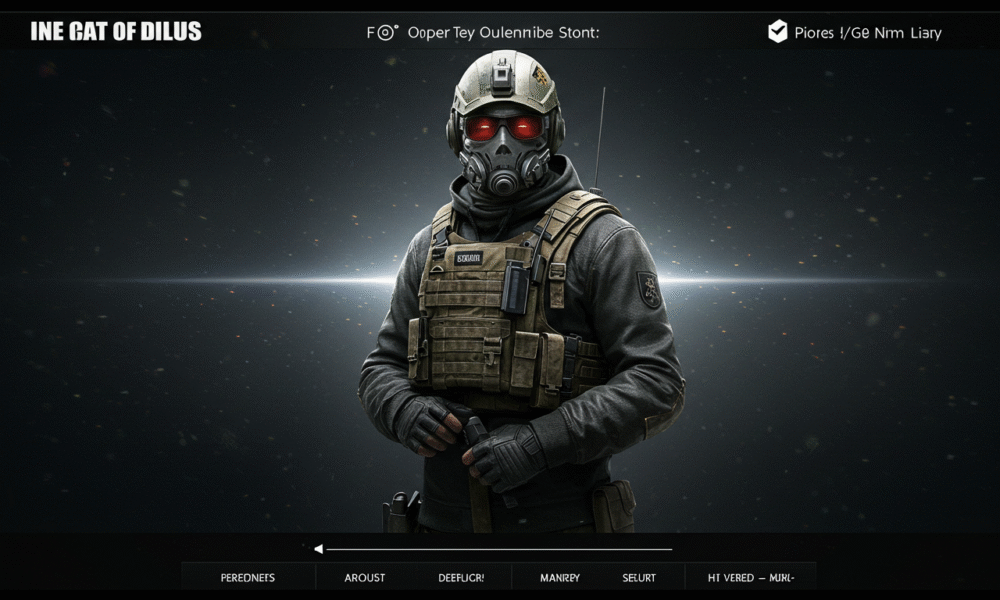The image size is (1000, 600).
Task: Toggle the shield checkbox icon at top right
Action: [777, 32]
